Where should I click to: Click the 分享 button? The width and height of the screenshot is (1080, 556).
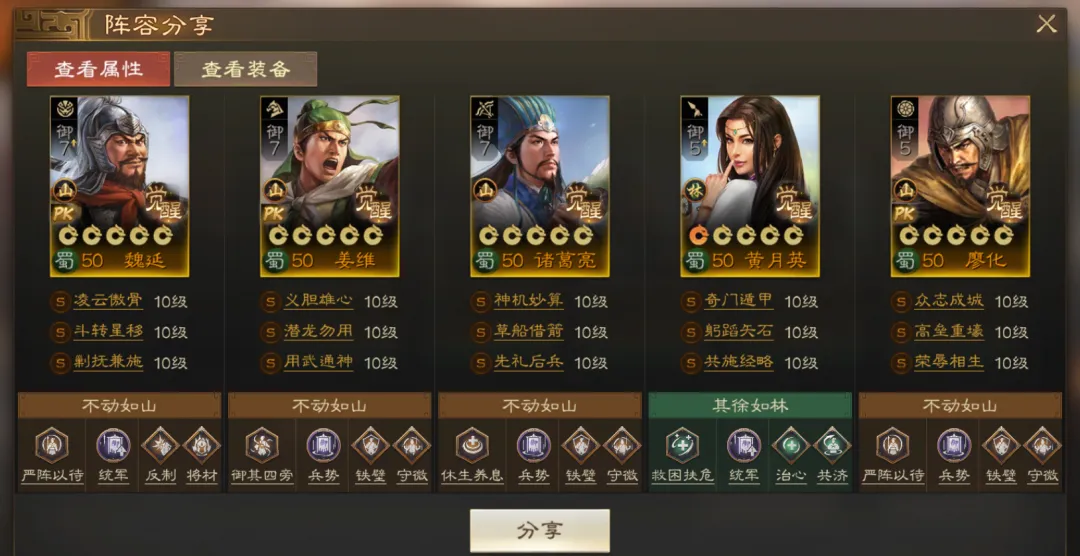[539, 530]
